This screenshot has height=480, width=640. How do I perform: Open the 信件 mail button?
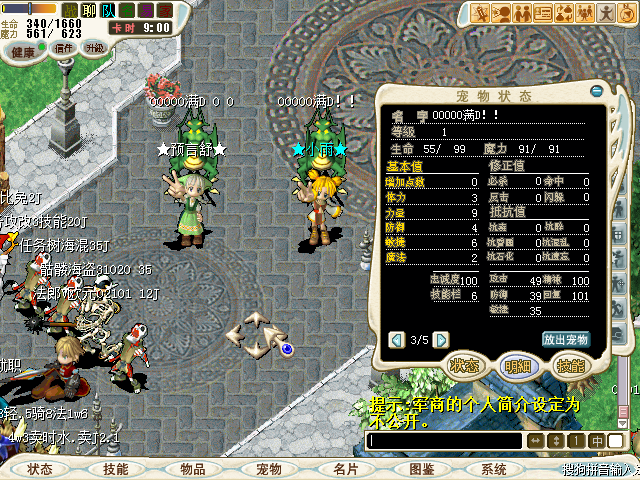pyautogui.click(x=64, y=48)
